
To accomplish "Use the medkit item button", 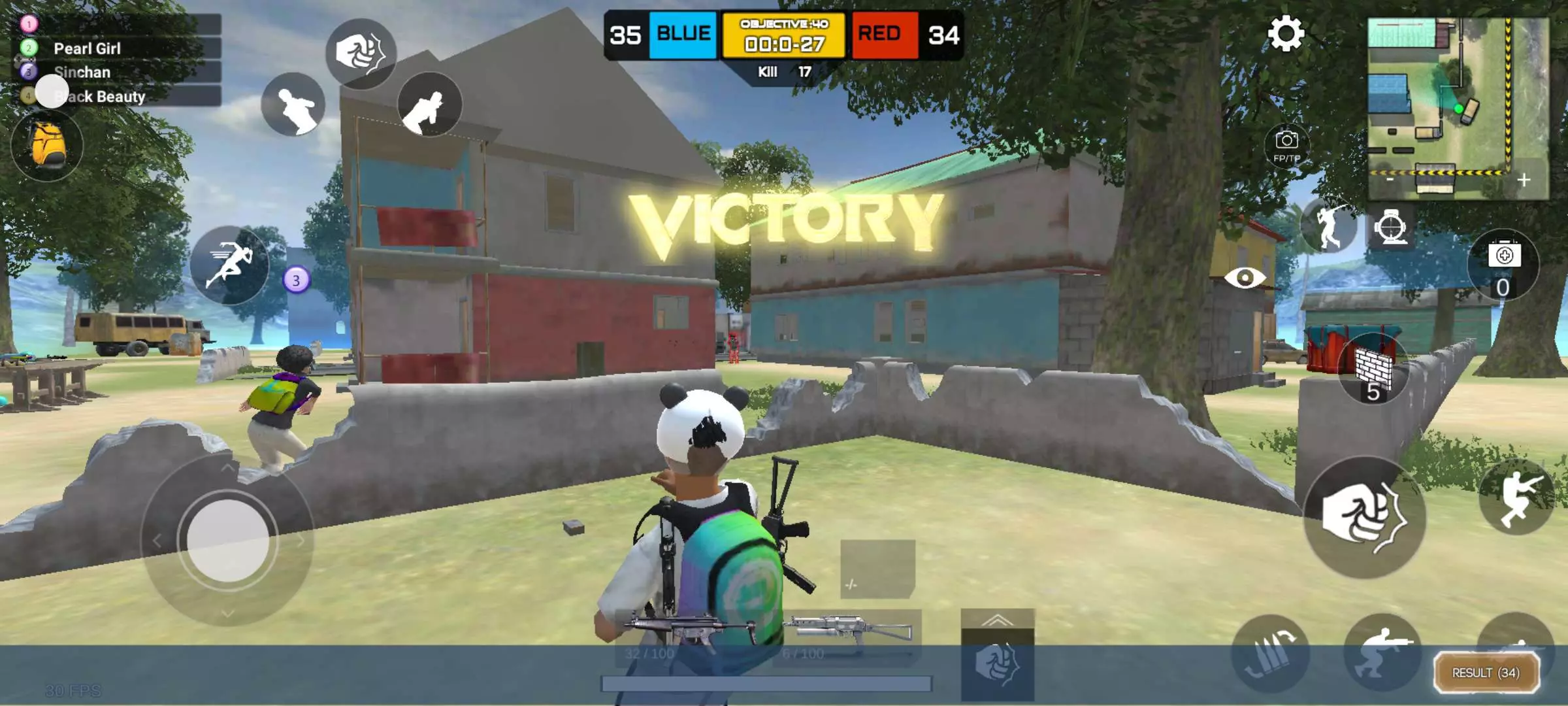I will (1503, 264).
